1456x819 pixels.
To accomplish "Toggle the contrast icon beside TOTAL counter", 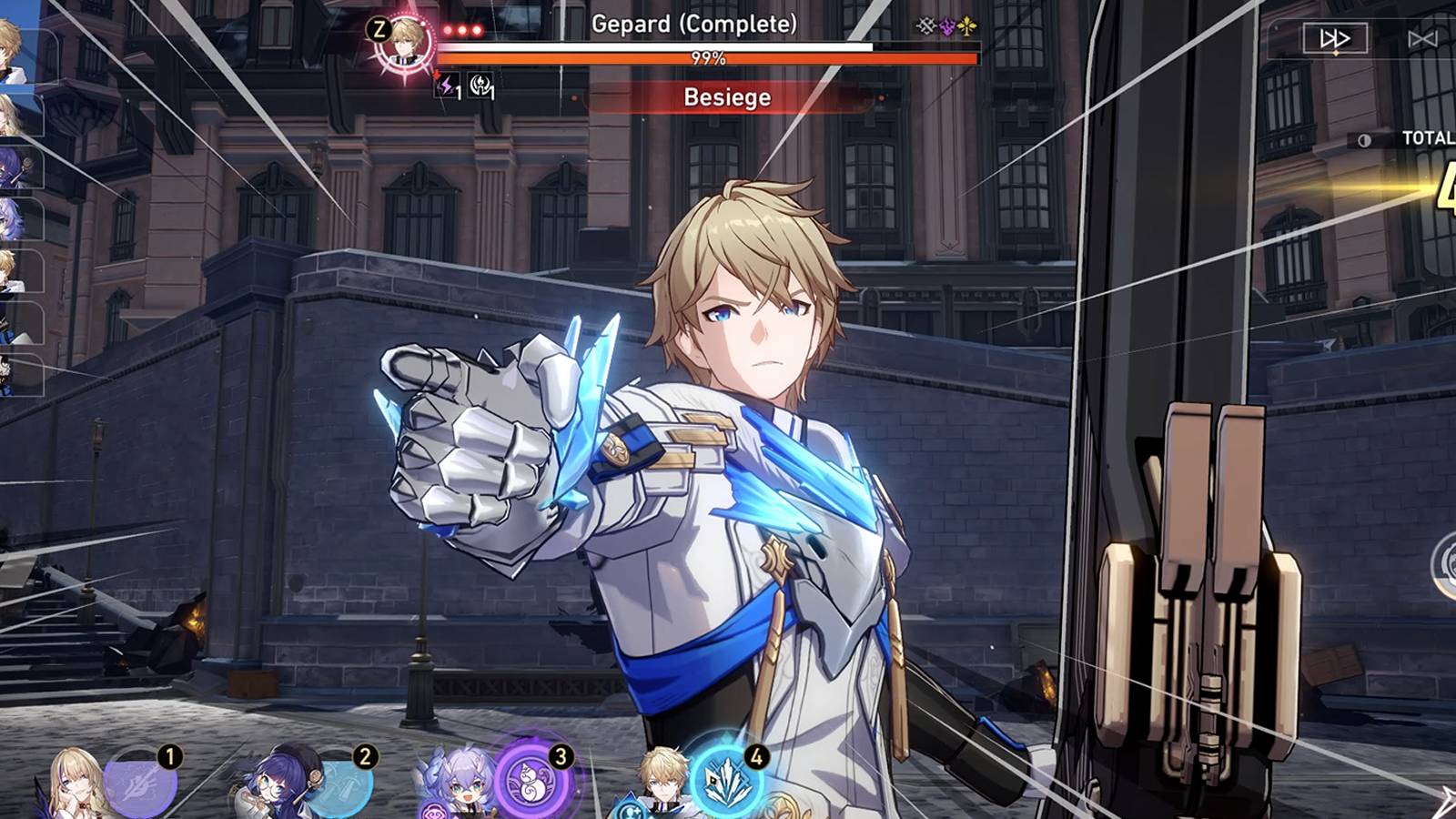I will (1363, 138).
